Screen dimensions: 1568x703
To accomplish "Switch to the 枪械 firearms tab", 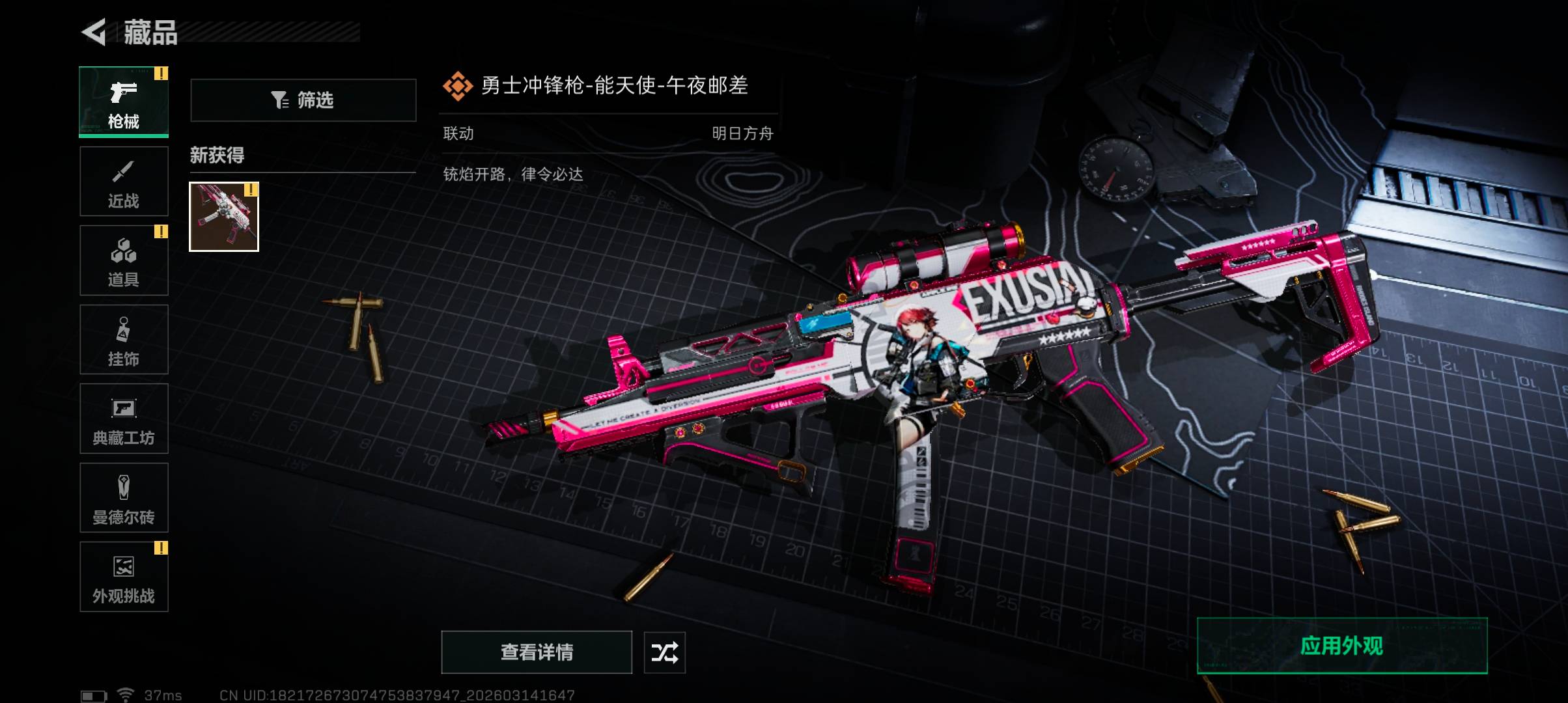I will [124, 102].
